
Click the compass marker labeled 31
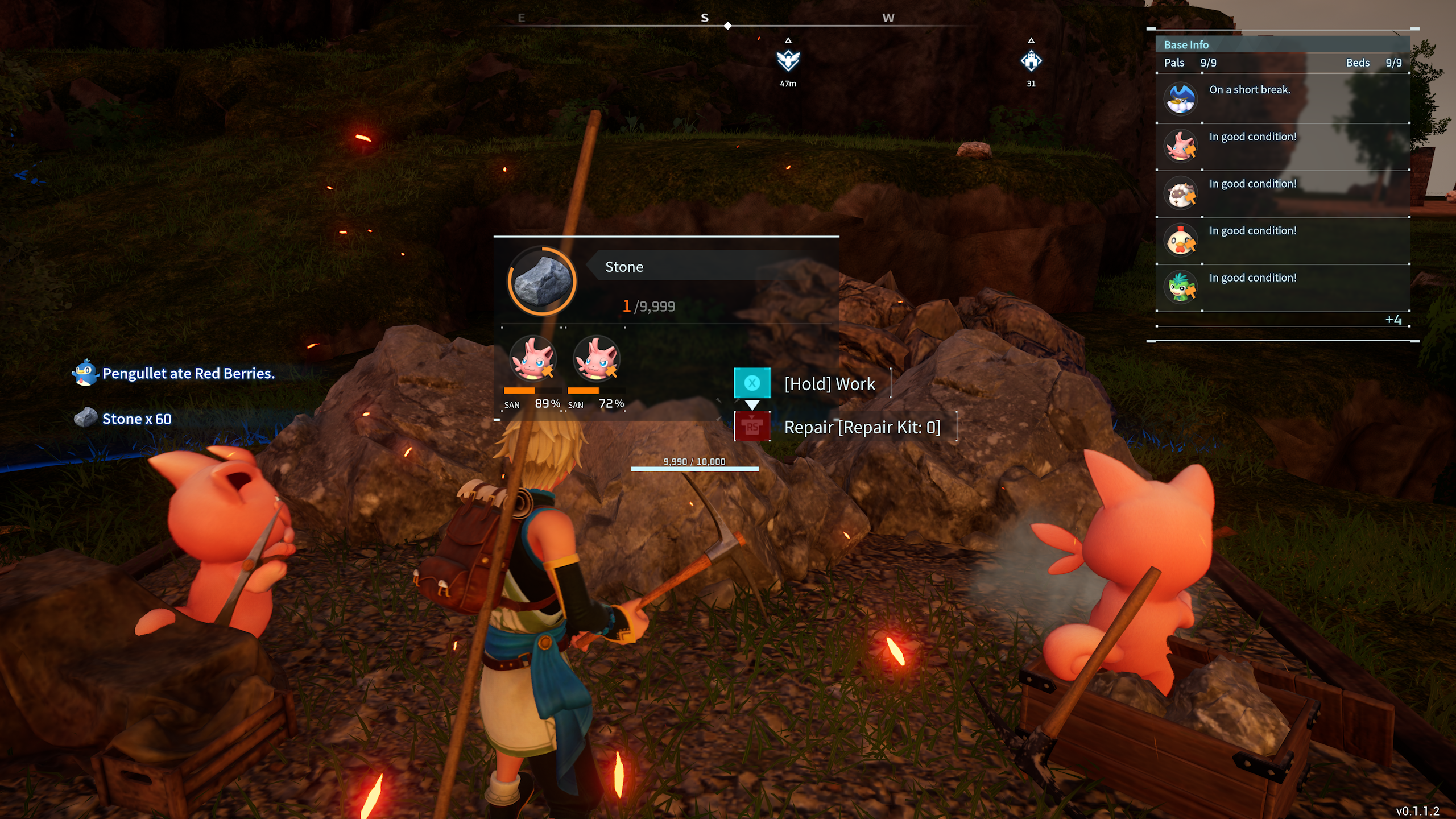[1031, 60]
